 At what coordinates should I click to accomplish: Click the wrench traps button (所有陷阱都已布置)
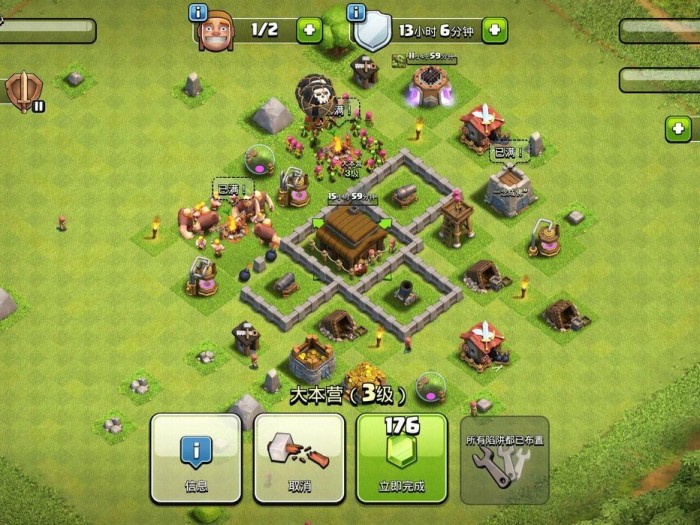pyautogui.click(x=505, y=458)
